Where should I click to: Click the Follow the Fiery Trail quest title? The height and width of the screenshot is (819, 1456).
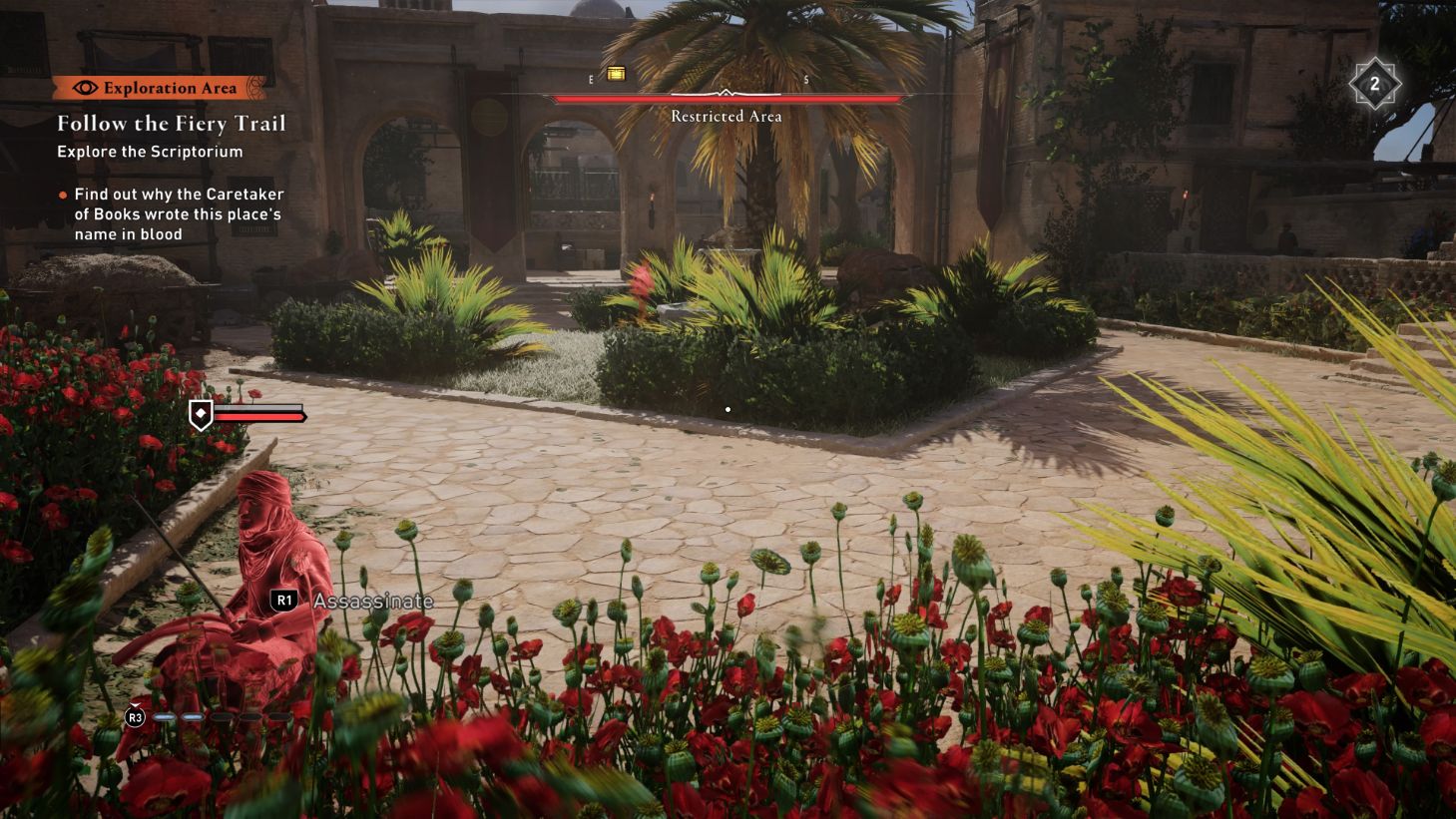point(172,123)
